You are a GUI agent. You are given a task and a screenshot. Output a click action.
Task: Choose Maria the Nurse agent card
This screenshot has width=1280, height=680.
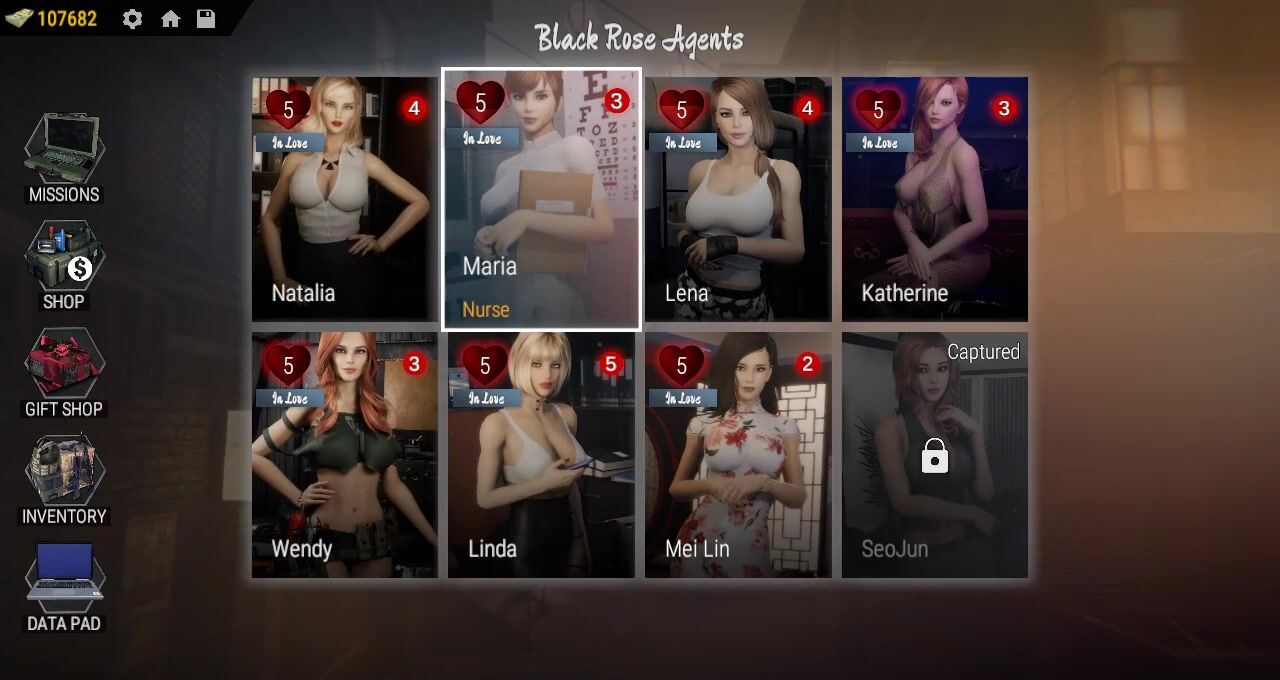coord(541,199)
